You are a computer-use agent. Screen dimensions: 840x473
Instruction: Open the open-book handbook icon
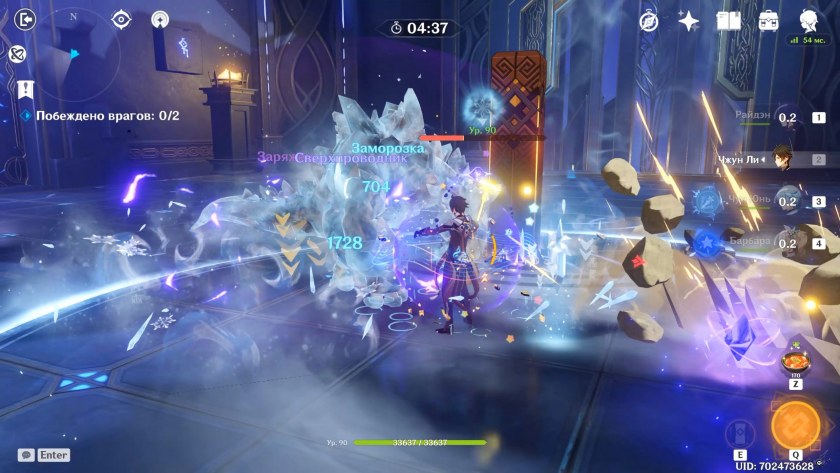(x=728, y=20)
